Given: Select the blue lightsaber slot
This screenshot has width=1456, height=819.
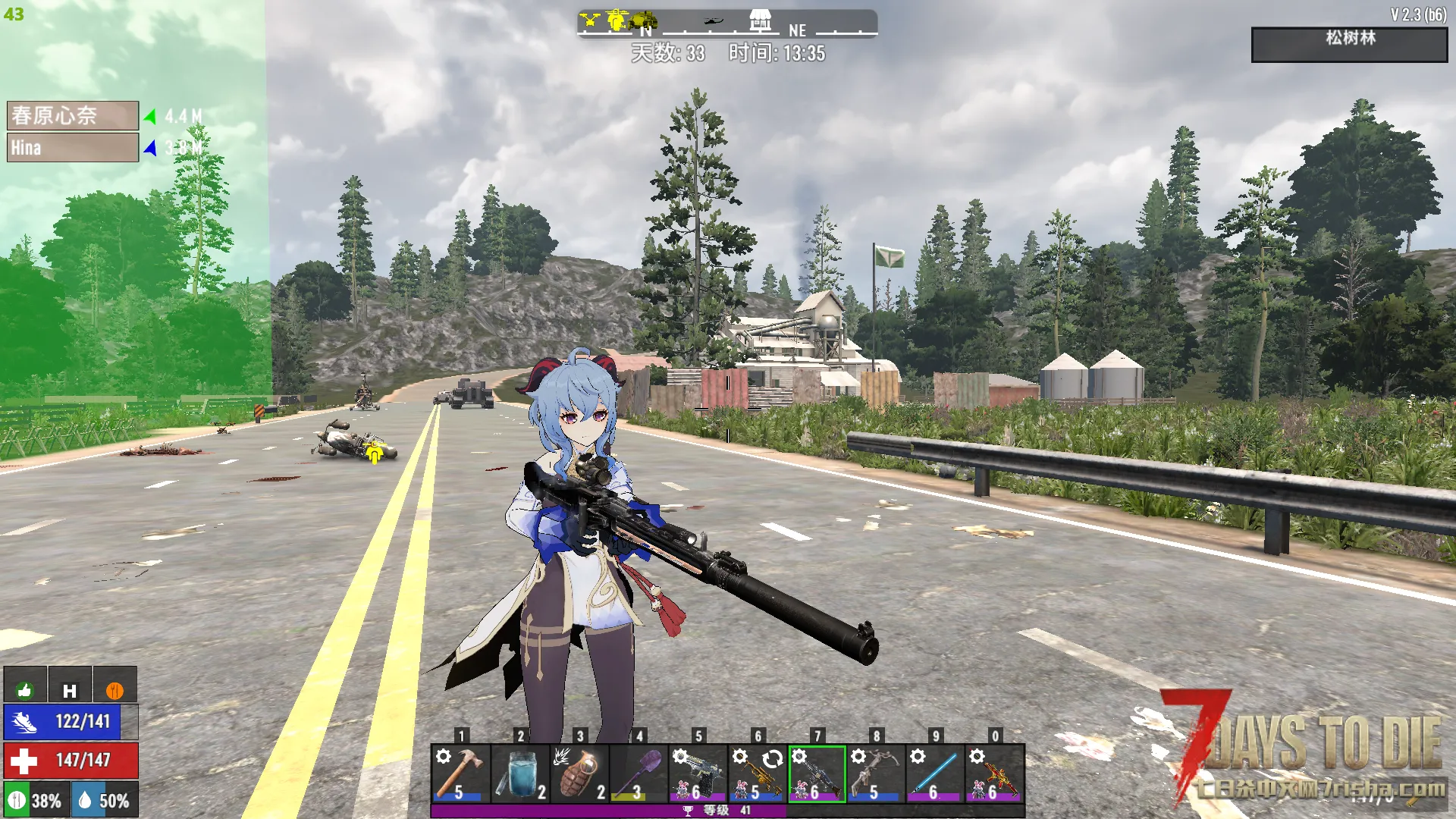Looking at the screenshot, I should [x=935, y=773].
